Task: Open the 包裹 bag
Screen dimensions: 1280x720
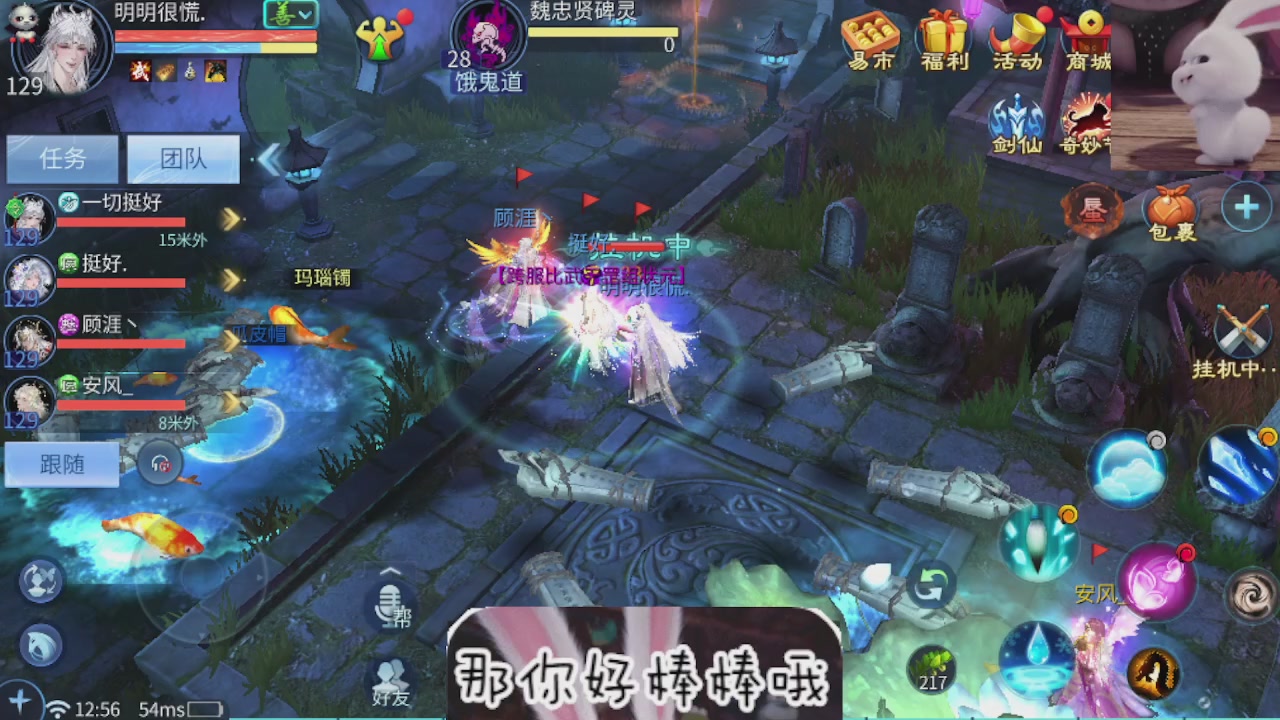Action: point(1170,210)
